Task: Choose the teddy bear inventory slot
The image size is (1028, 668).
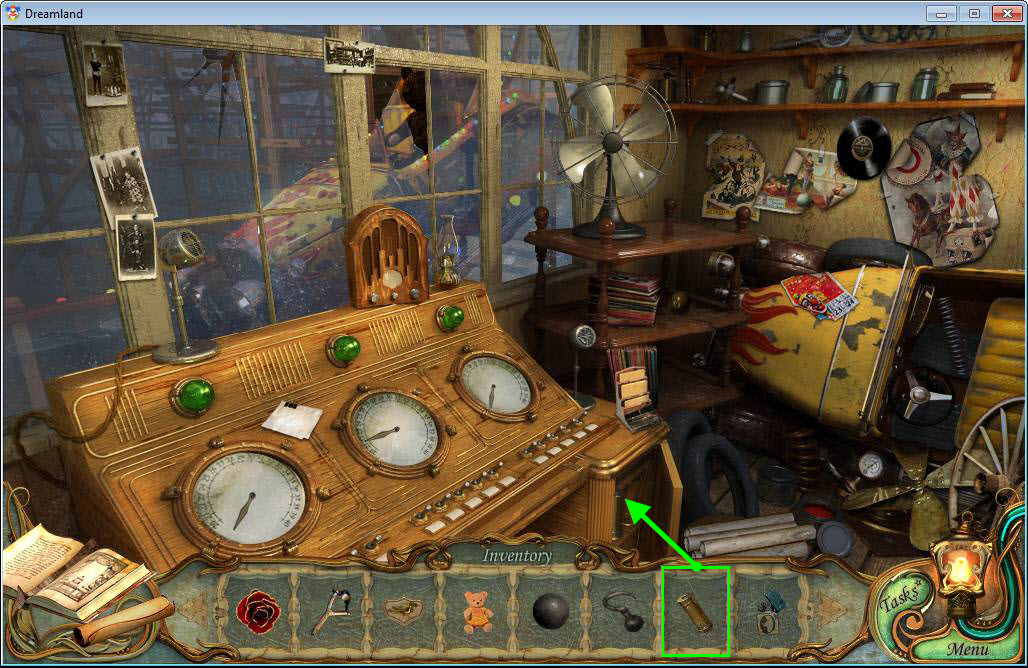Action: pyautogui.click(x=477, y=612)
